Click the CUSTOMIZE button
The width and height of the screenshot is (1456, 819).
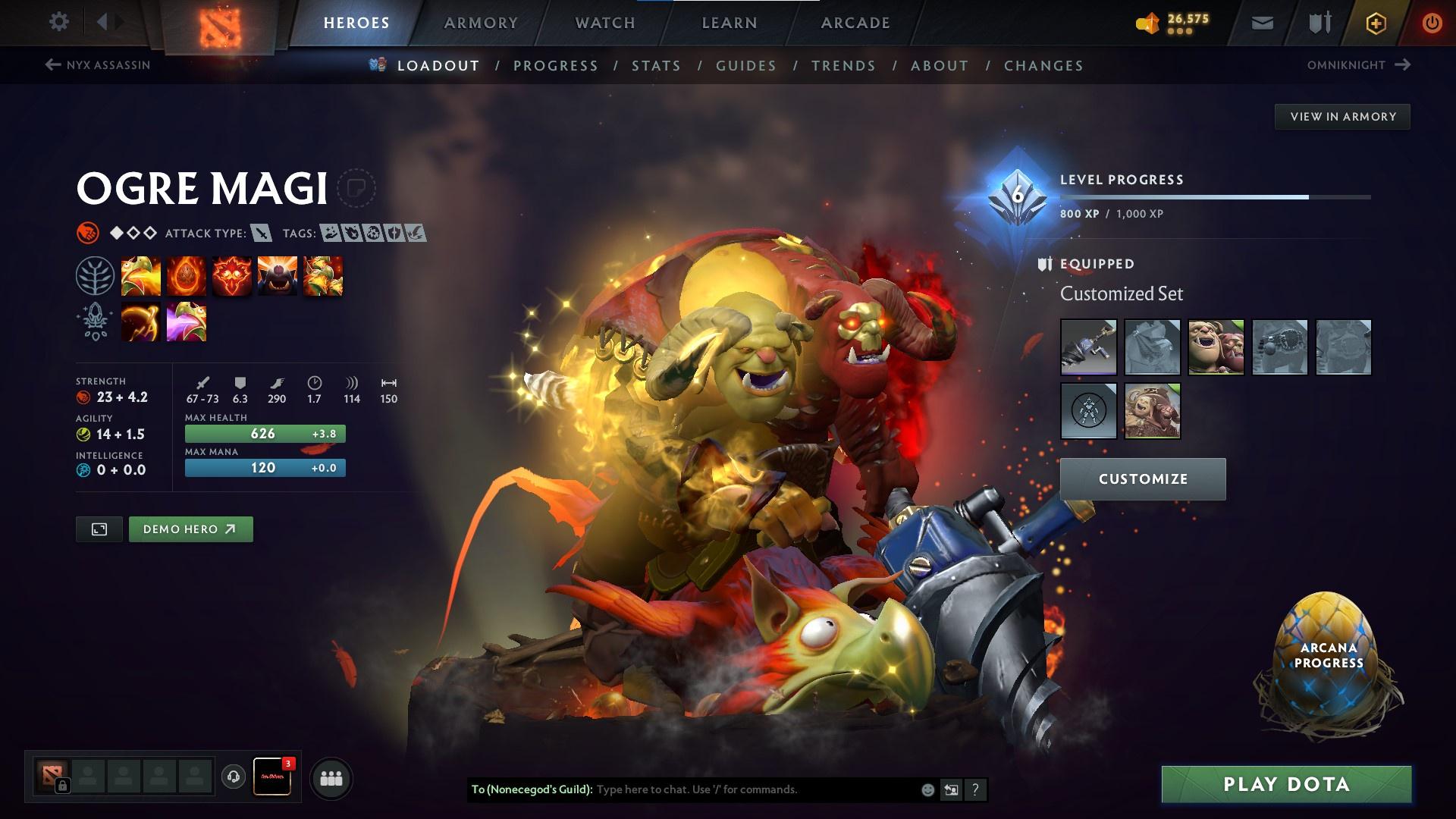pyautogui.click(x=1142, y=479)
